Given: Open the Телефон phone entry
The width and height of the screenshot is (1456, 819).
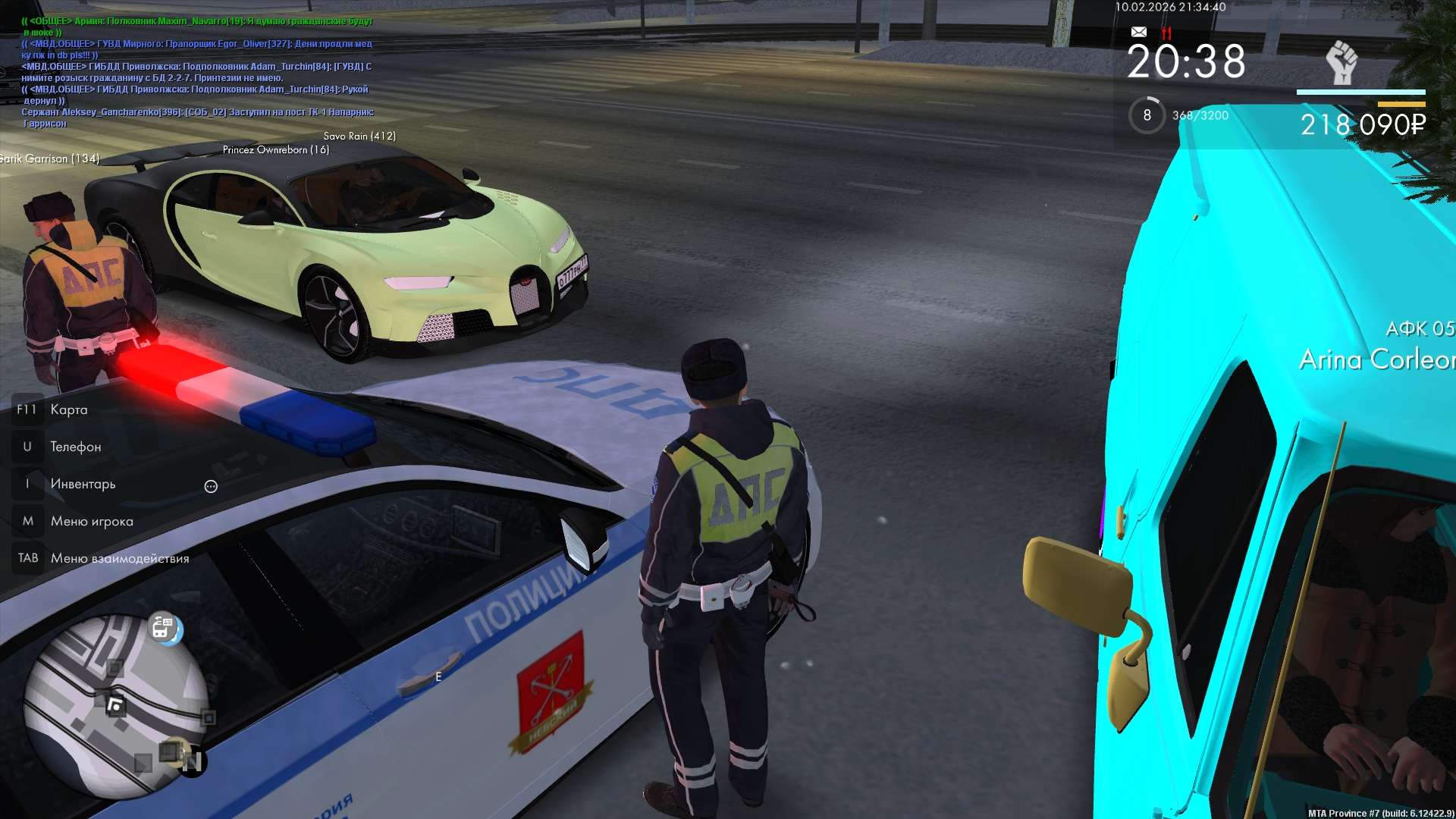Looking at the screenshot, I should (75, 447).
